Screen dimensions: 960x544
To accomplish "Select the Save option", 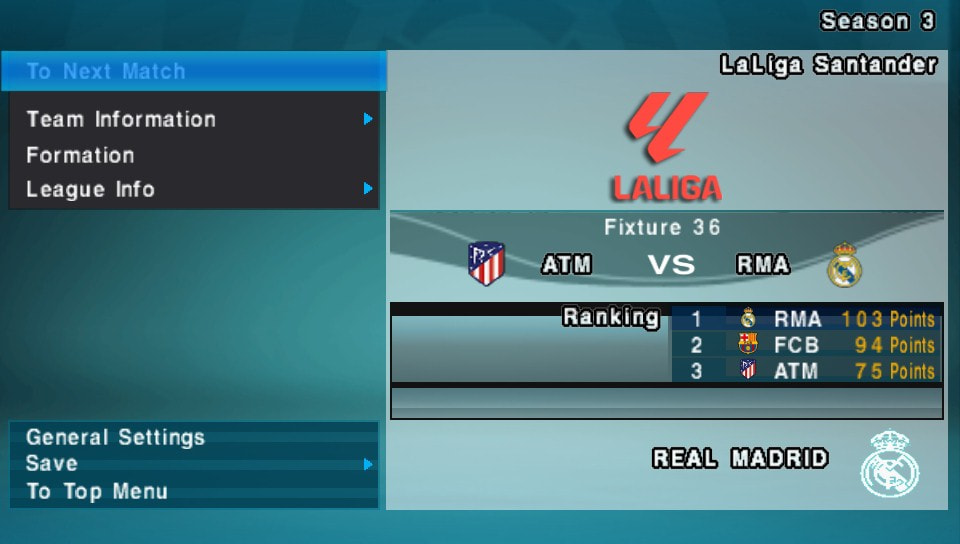I will pos(52,463).
